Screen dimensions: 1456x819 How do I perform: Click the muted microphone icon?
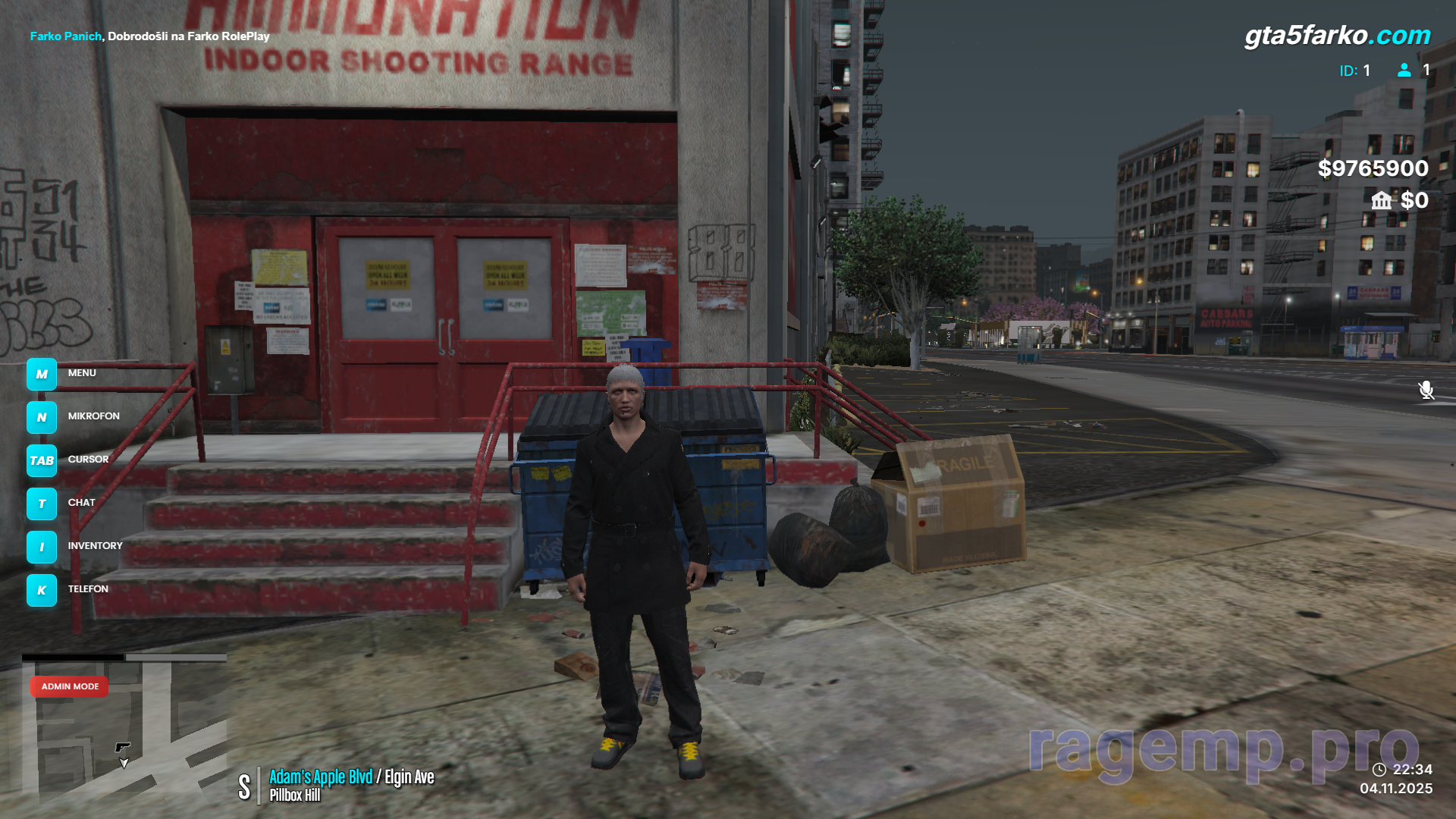pyautogui.click(x=1426, y=390)
